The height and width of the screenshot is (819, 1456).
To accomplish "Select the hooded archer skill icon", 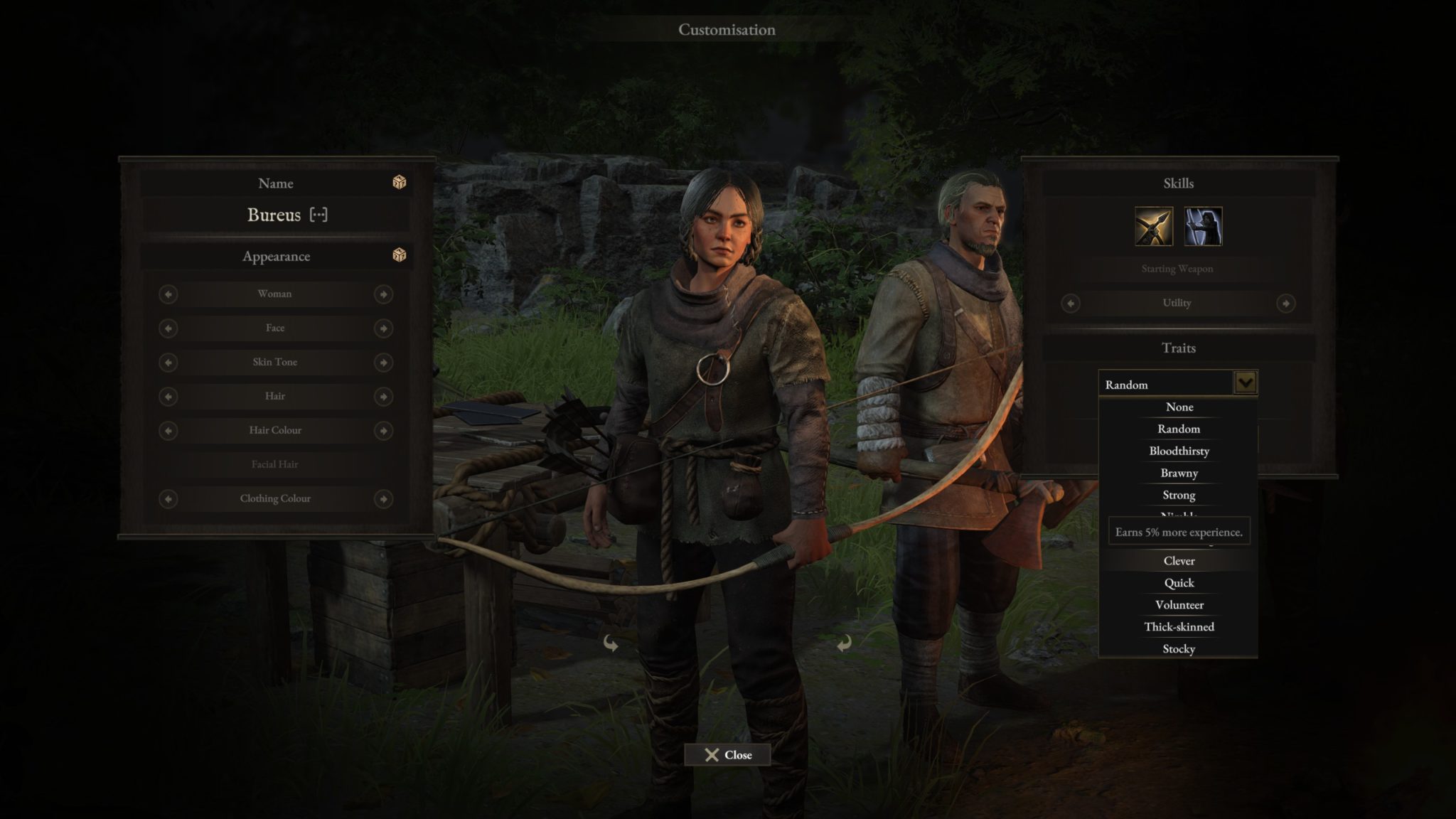I will pos(1203,227).
